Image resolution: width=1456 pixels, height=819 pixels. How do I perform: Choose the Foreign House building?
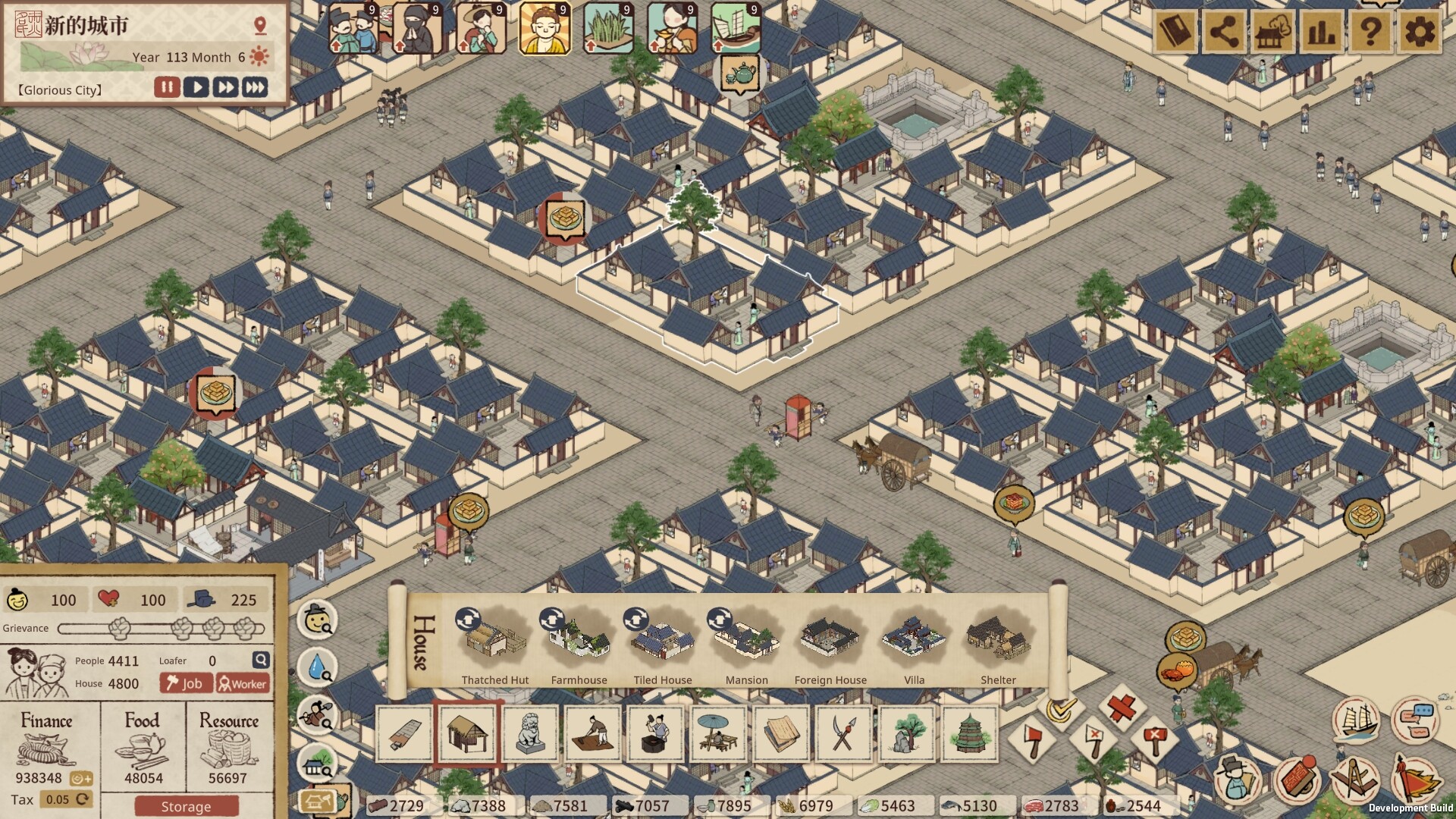(830, 643)
